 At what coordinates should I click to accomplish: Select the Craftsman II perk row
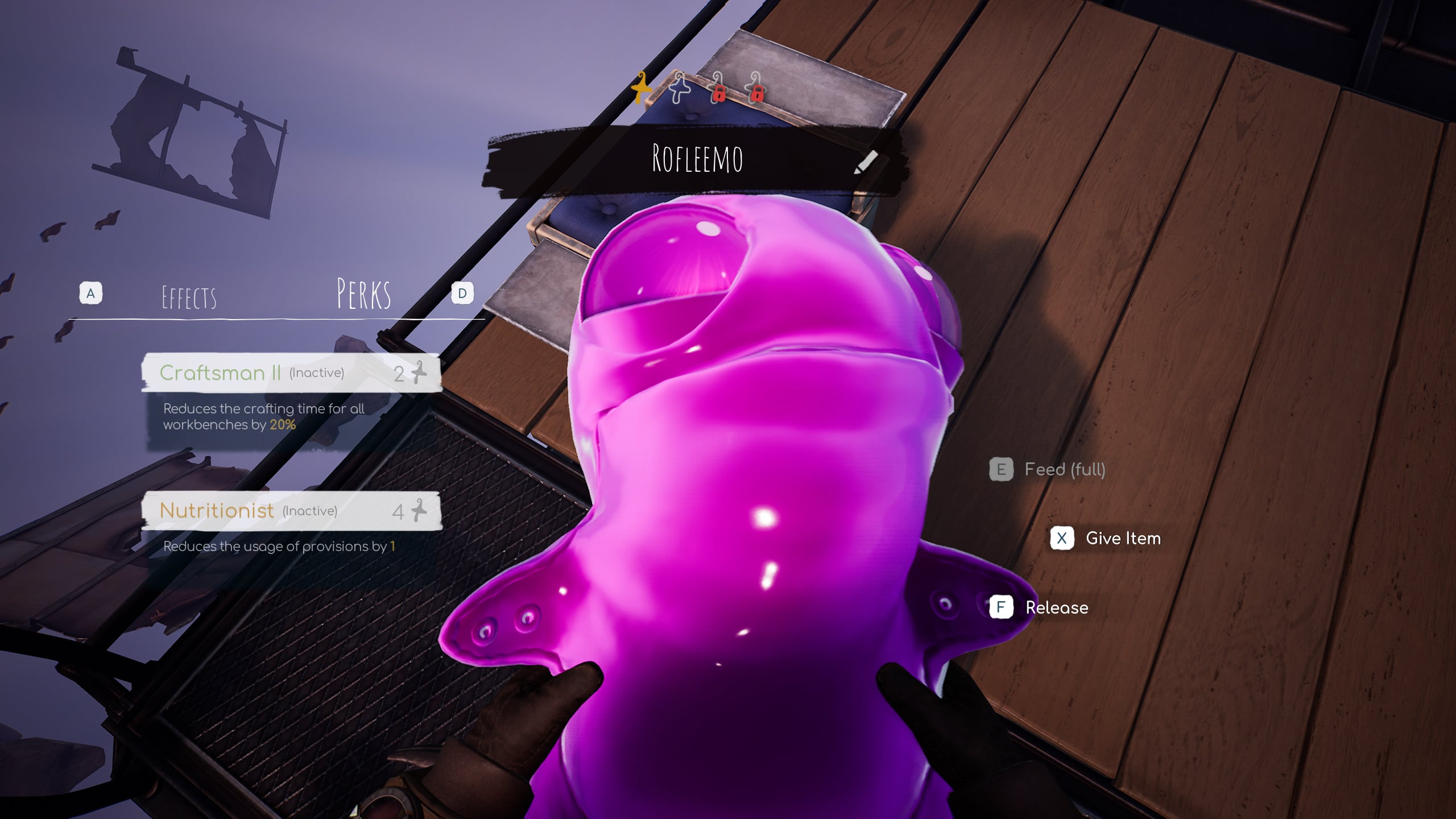click(x=291, y=373)
